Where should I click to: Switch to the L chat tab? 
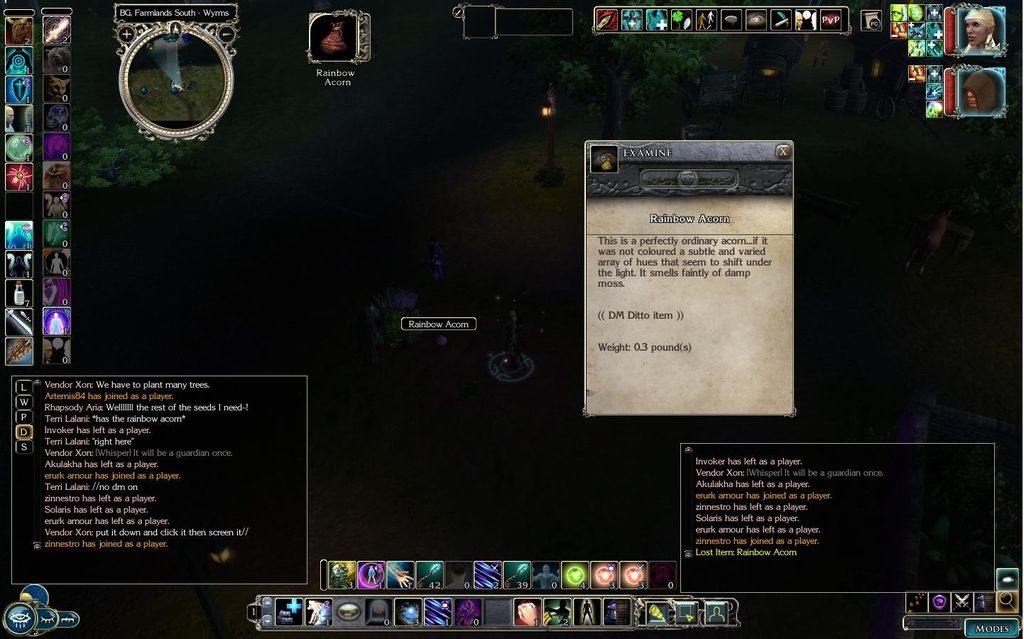click(24, 387)
